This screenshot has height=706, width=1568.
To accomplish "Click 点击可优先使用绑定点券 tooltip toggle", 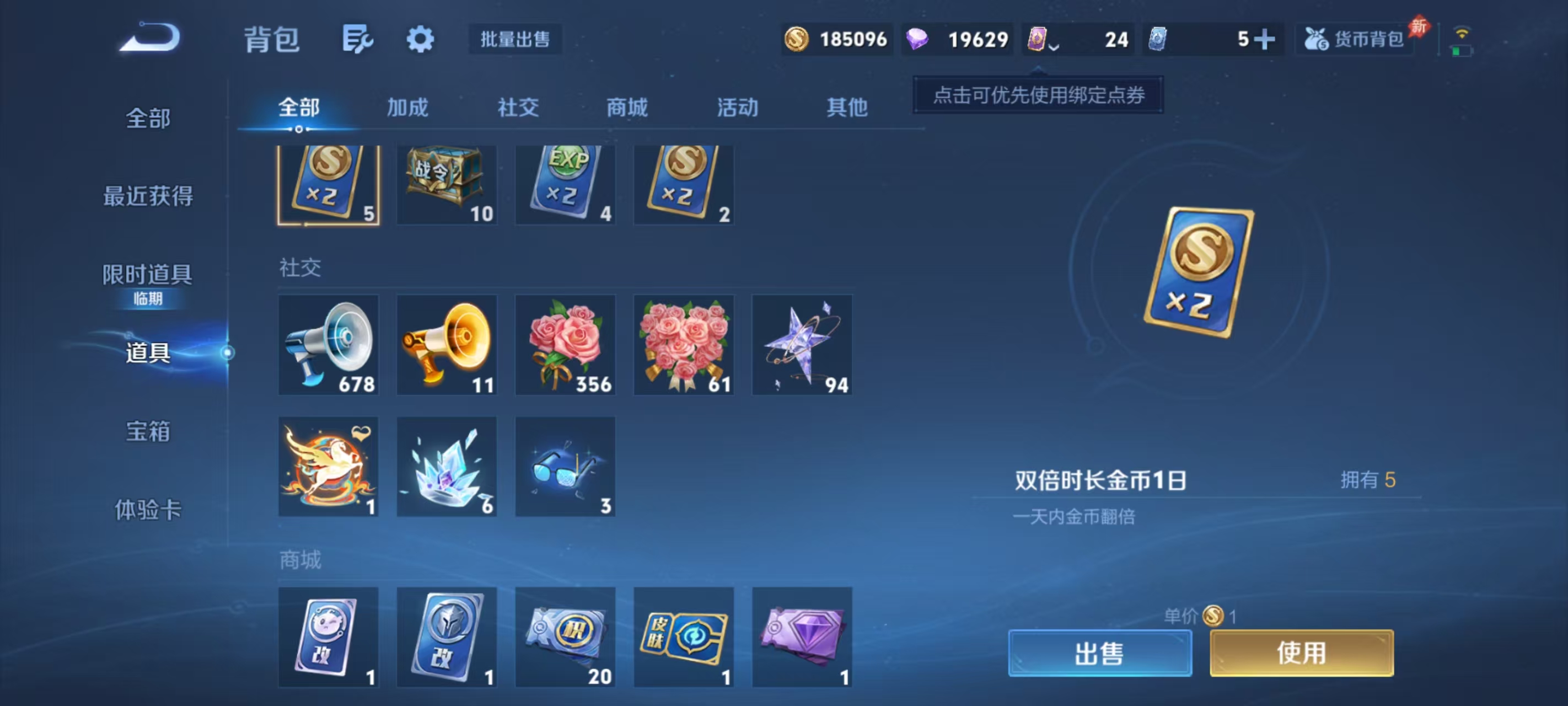I will [1037, 95].
